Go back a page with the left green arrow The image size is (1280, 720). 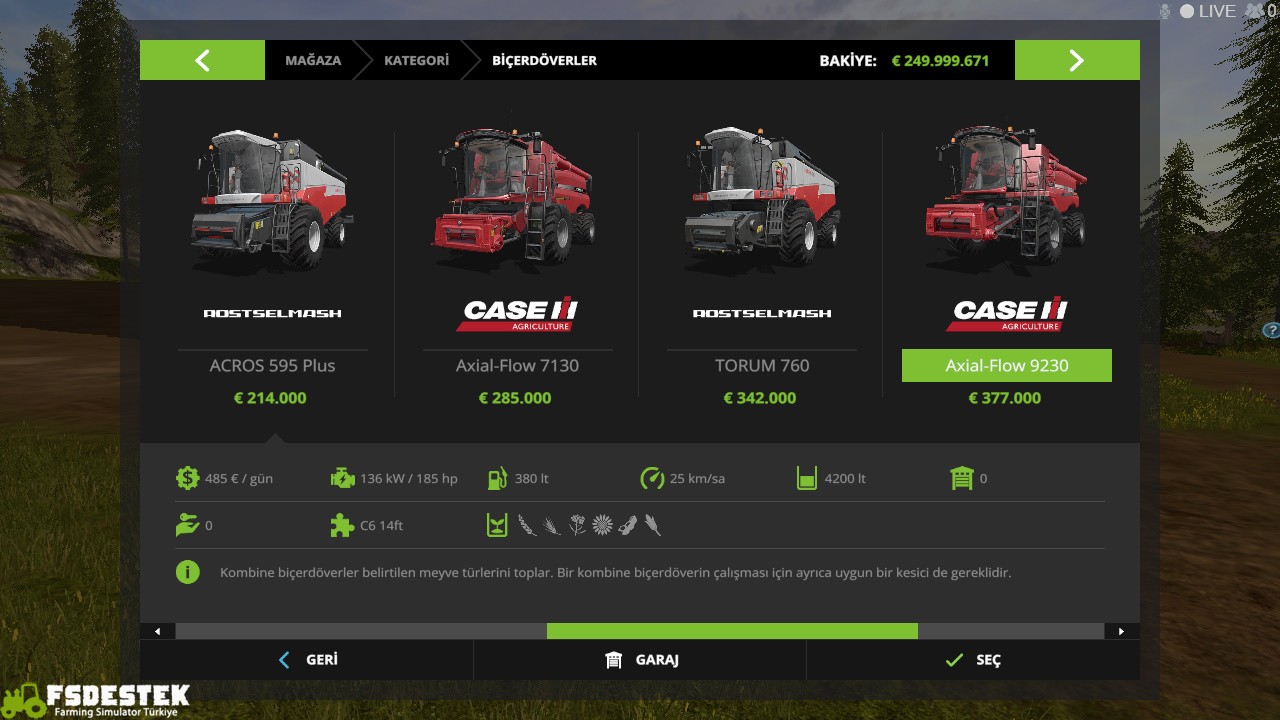click(x=202, y=60)
